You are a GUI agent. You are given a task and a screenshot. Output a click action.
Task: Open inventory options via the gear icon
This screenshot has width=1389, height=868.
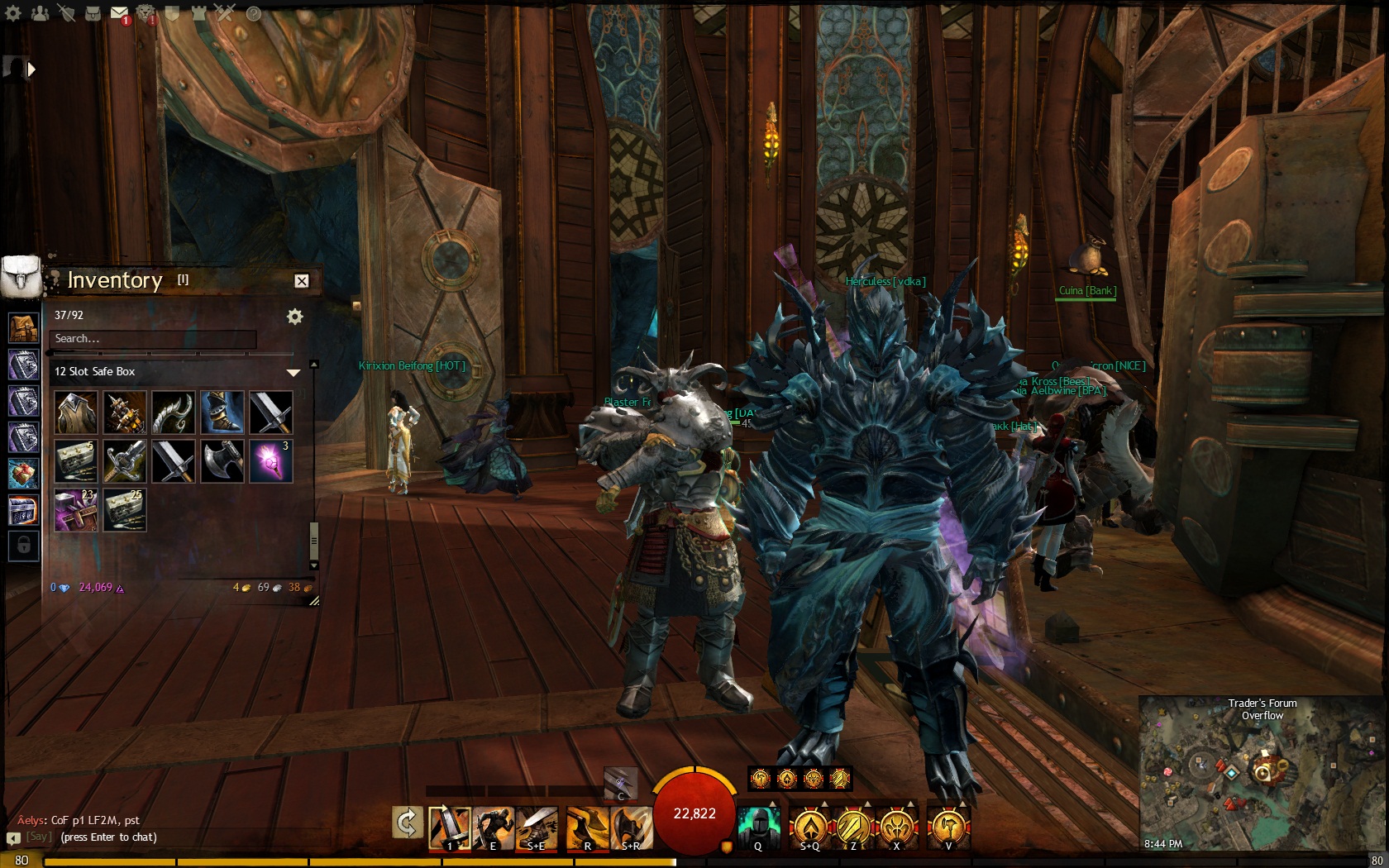(296, 316)
